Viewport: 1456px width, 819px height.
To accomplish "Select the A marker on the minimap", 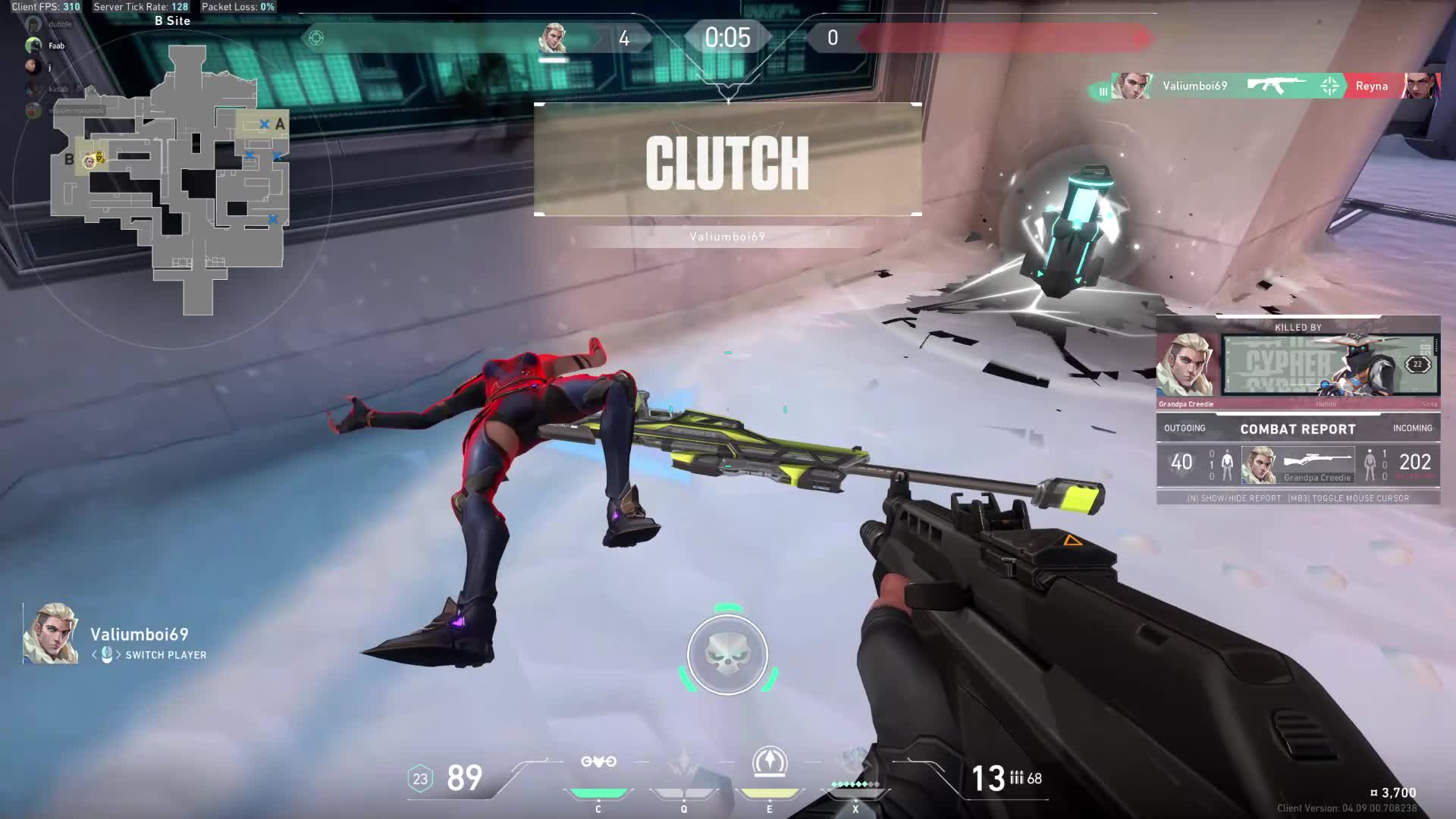I will 280,124.
